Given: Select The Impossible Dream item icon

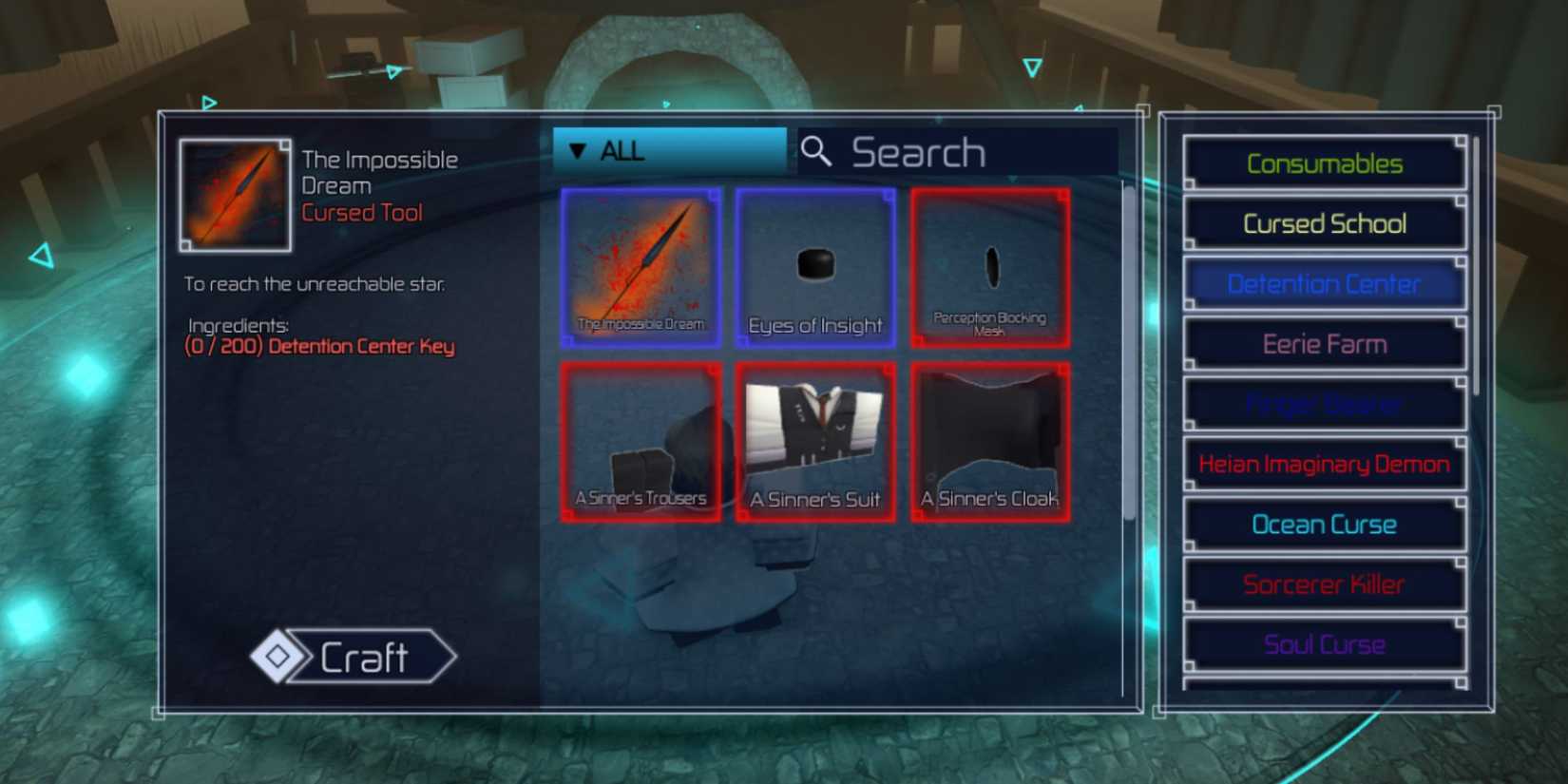Looking at the screenshot, I should 640,266.
